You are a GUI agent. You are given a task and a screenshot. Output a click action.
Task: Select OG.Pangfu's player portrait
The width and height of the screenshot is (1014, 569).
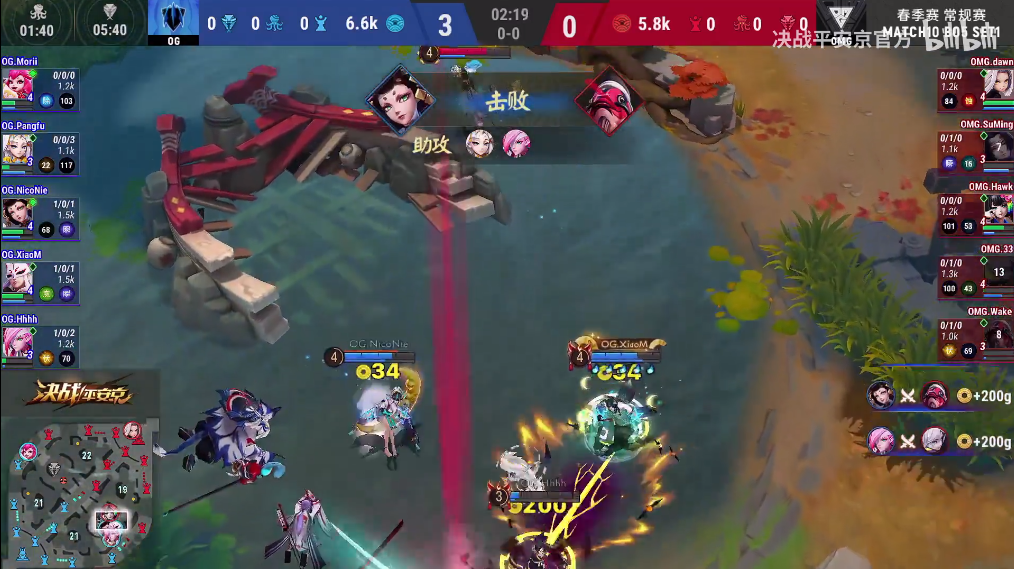click(16, 149)
